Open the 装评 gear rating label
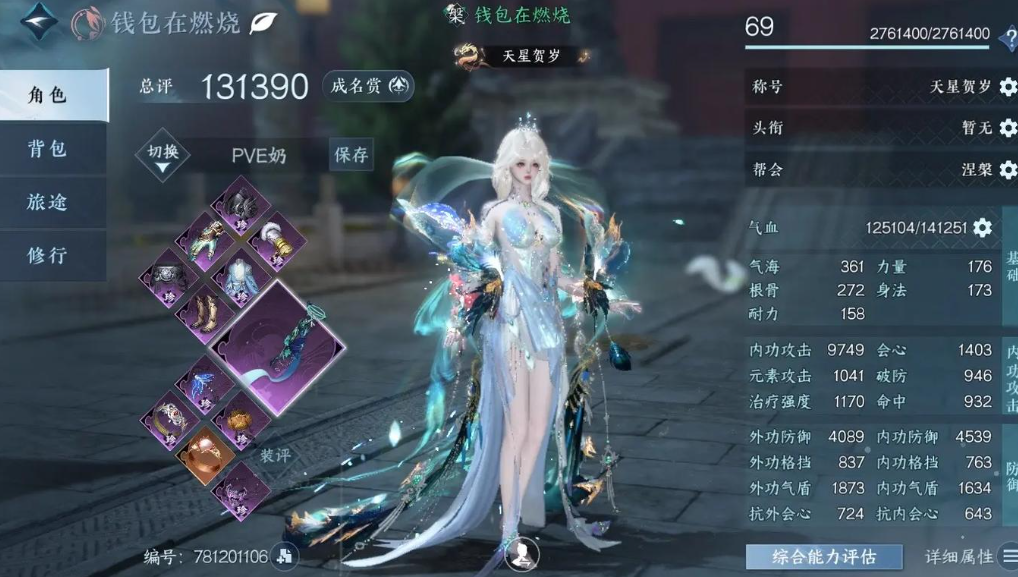Screen dimensions: 1018x577 coord(275,454)
